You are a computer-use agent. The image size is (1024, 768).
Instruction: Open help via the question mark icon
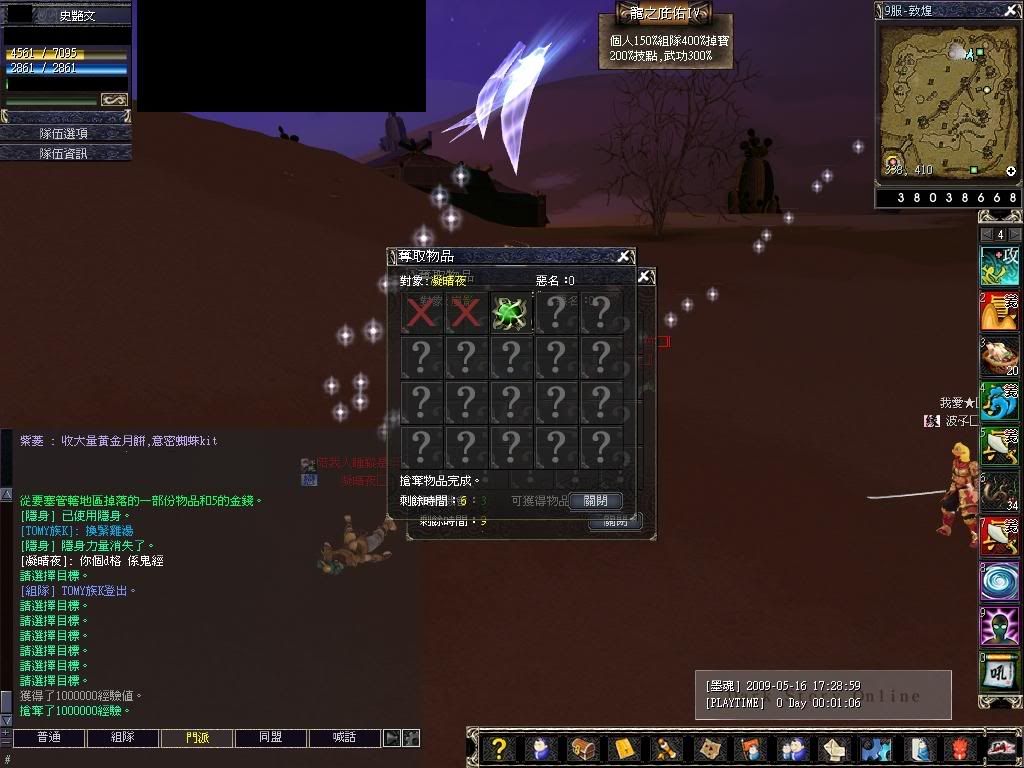point(500,749)
